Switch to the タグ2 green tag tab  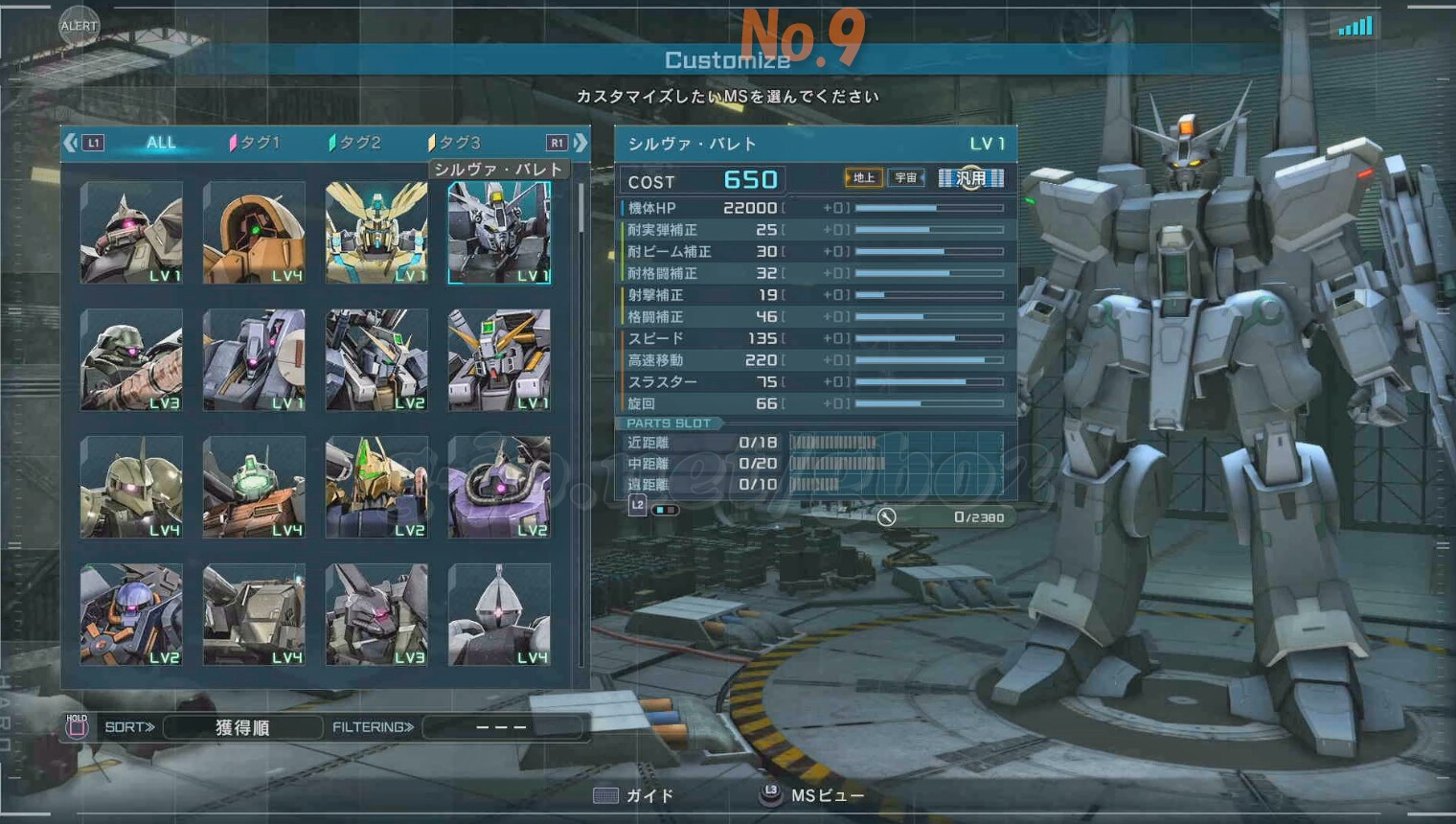pos(355,143)
